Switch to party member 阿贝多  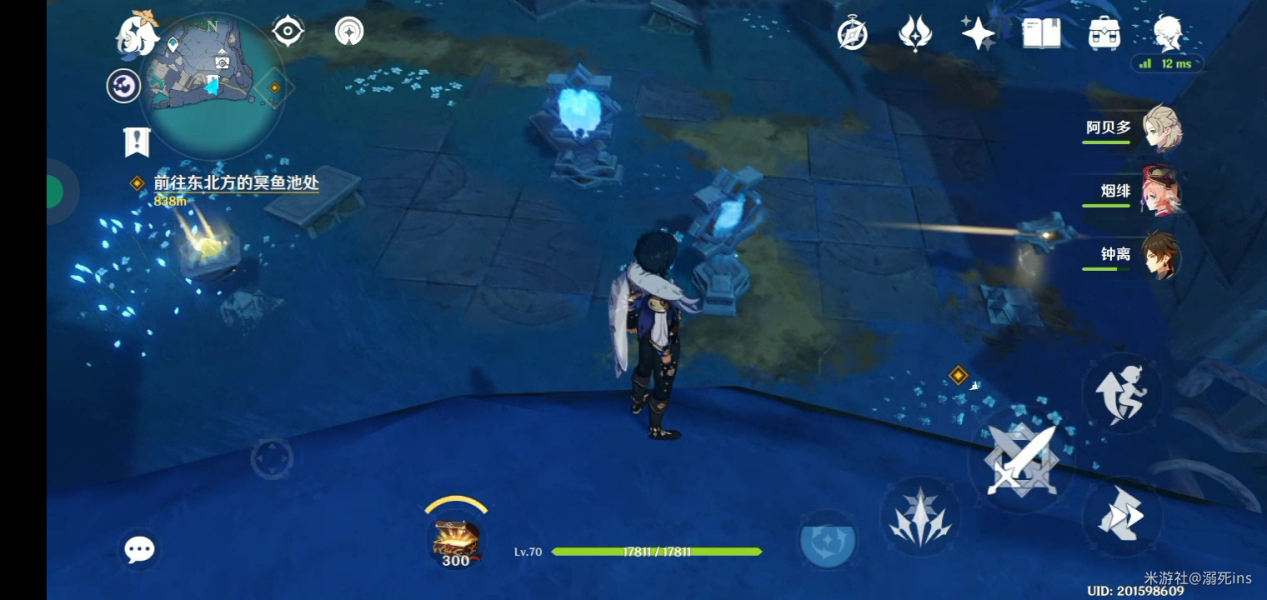tap(1161, 128)
